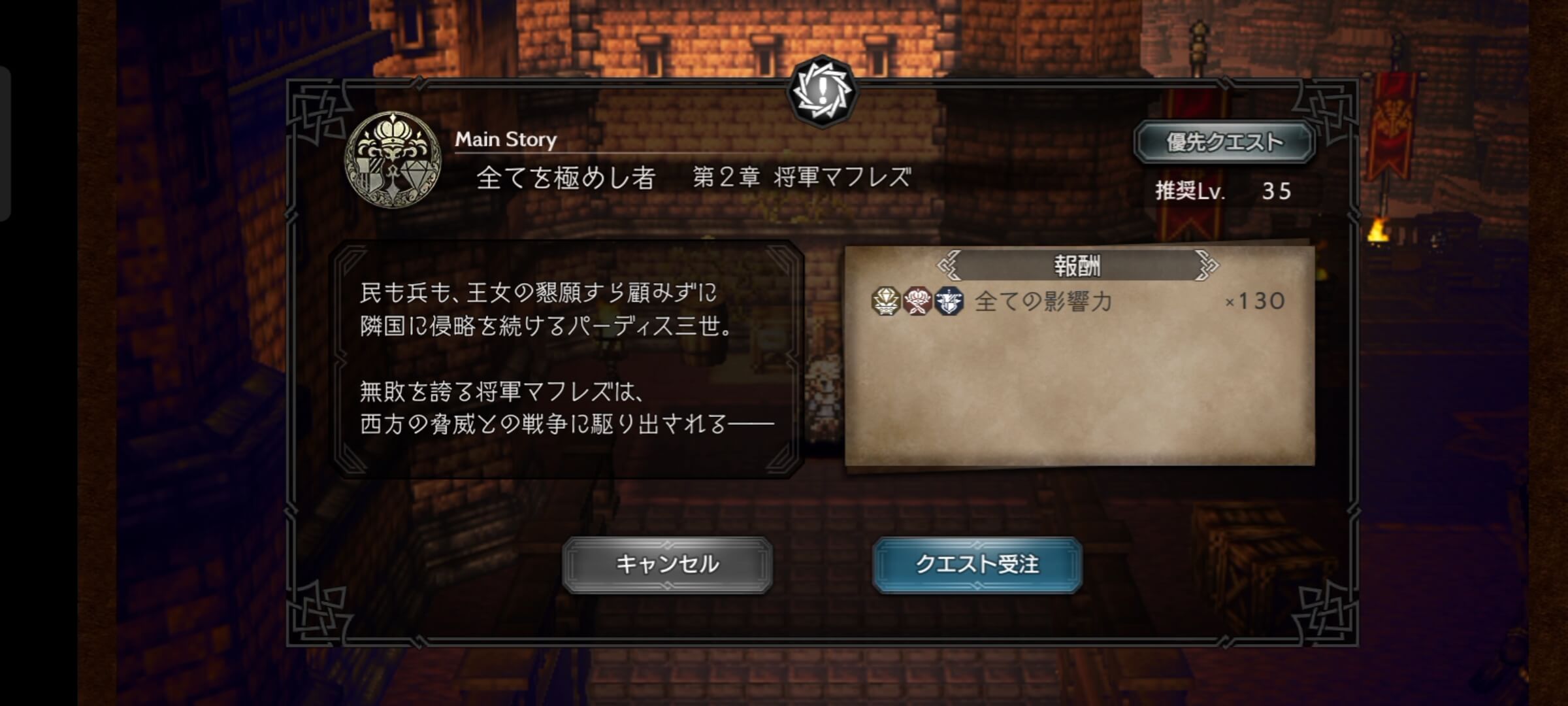Select the blue fame influence icon
Screen dimensions: 1568x706
949,302
